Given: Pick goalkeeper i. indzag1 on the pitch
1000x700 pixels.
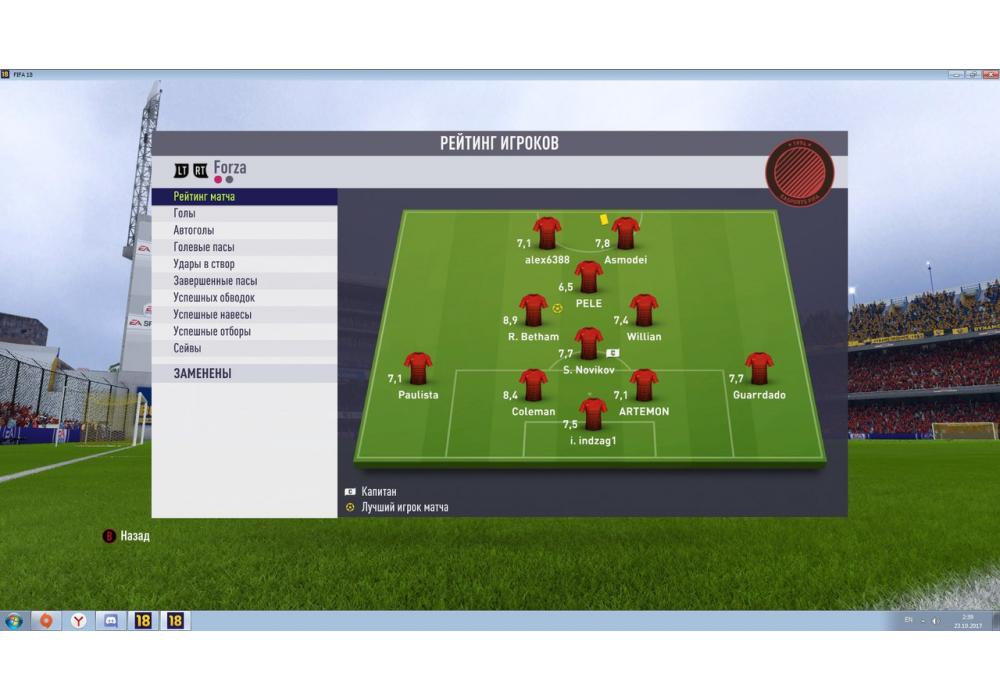Looking at the screenshot, I should 593,412.
